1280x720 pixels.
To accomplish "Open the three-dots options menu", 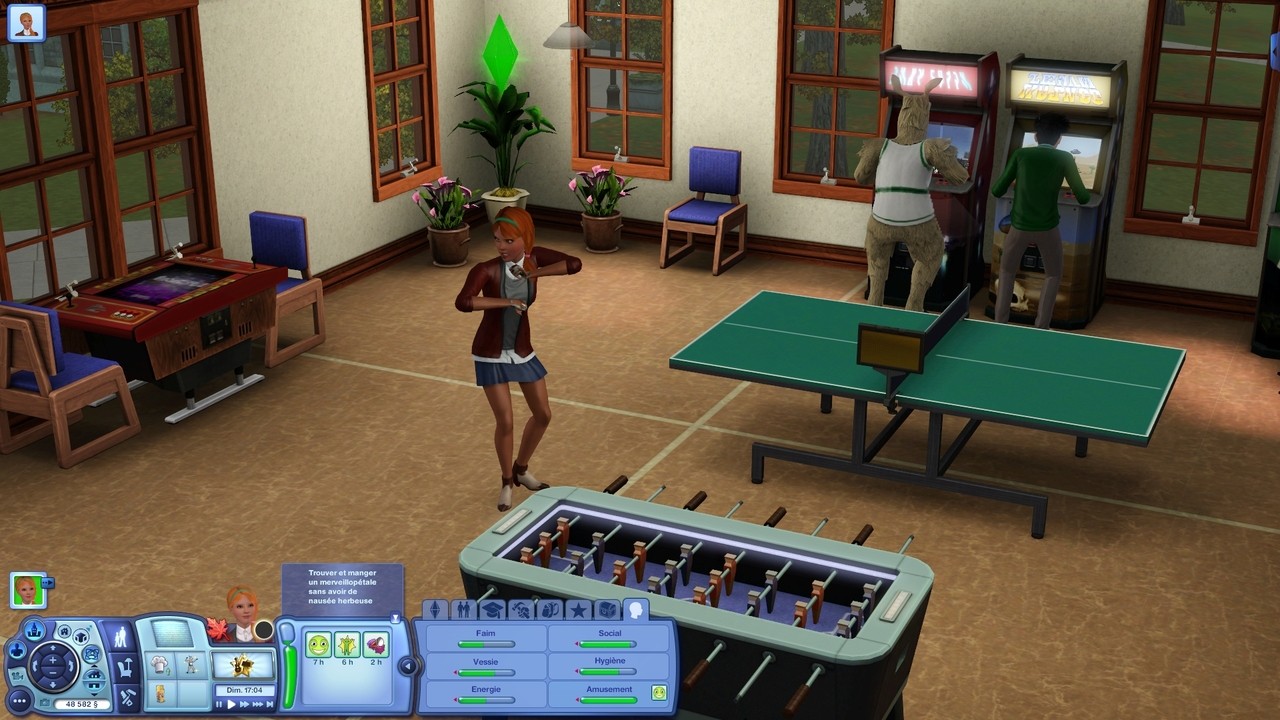I will point(18,700).
